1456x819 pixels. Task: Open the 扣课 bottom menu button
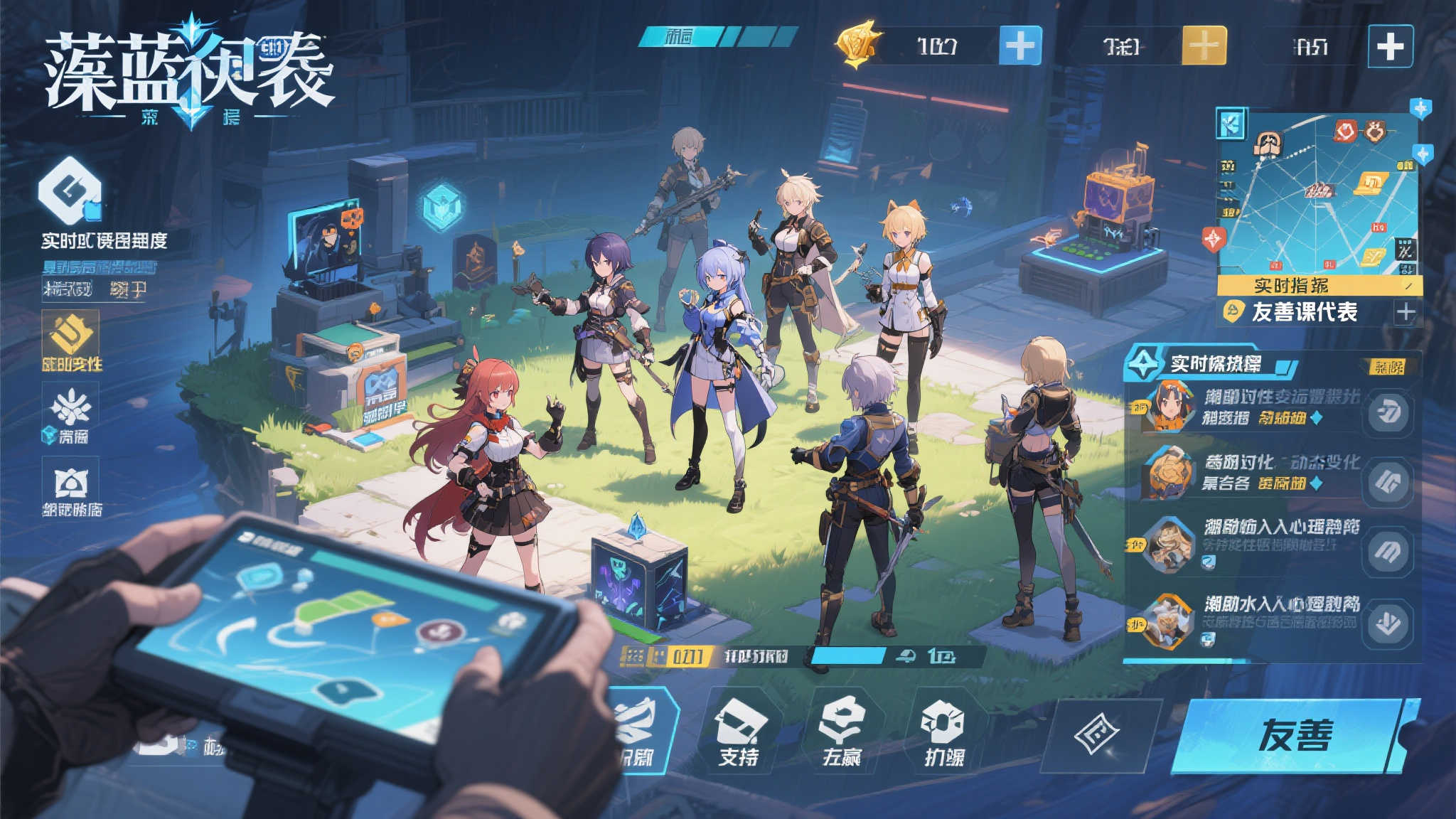click(944, 732)
